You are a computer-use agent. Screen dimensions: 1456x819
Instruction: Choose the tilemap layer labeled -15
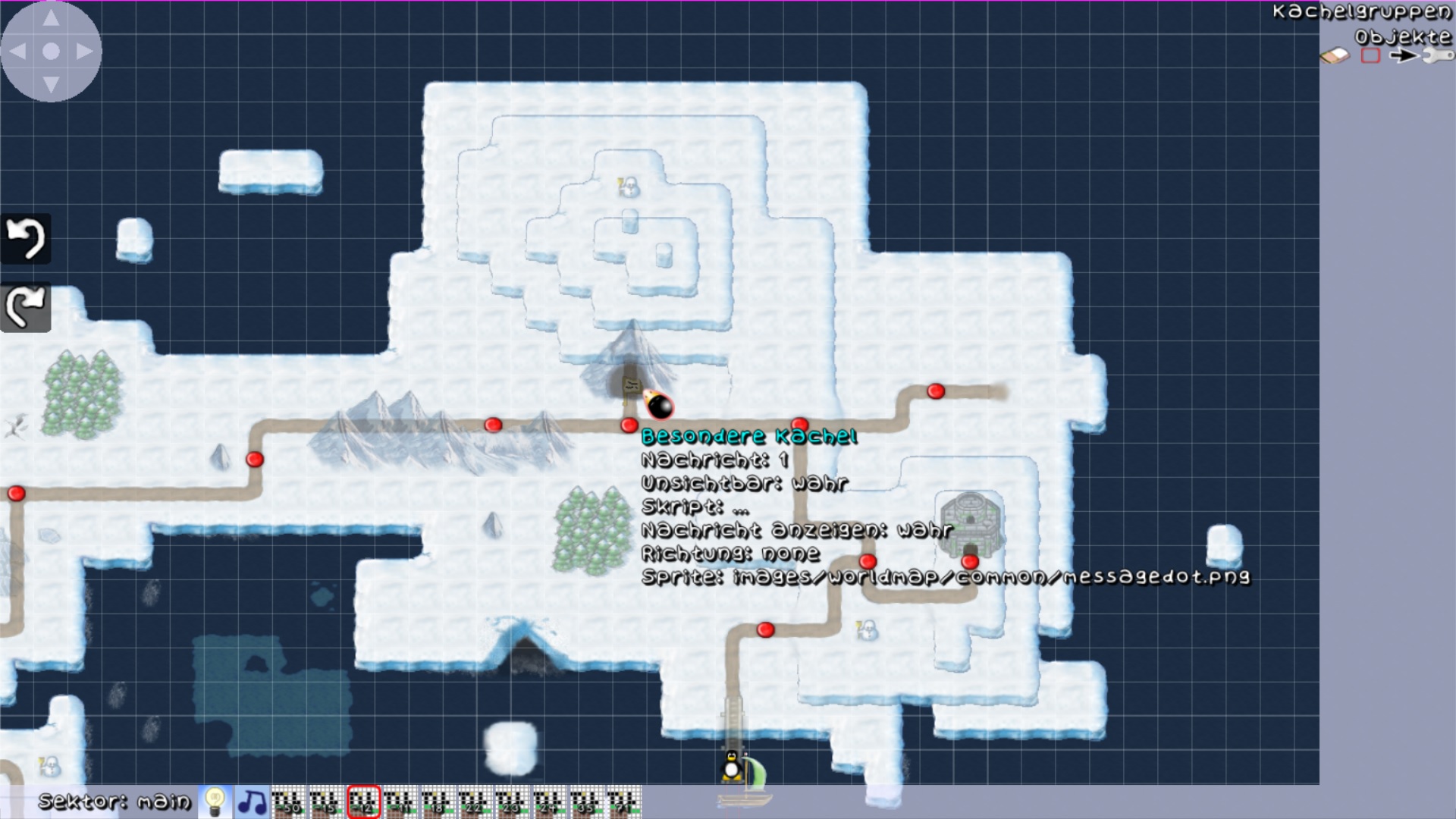[326, 802]
